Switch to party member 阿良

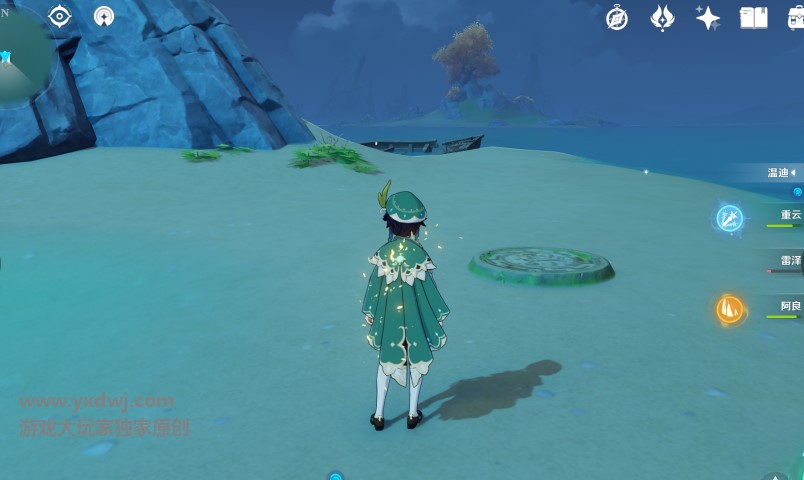tap(789, 306)
